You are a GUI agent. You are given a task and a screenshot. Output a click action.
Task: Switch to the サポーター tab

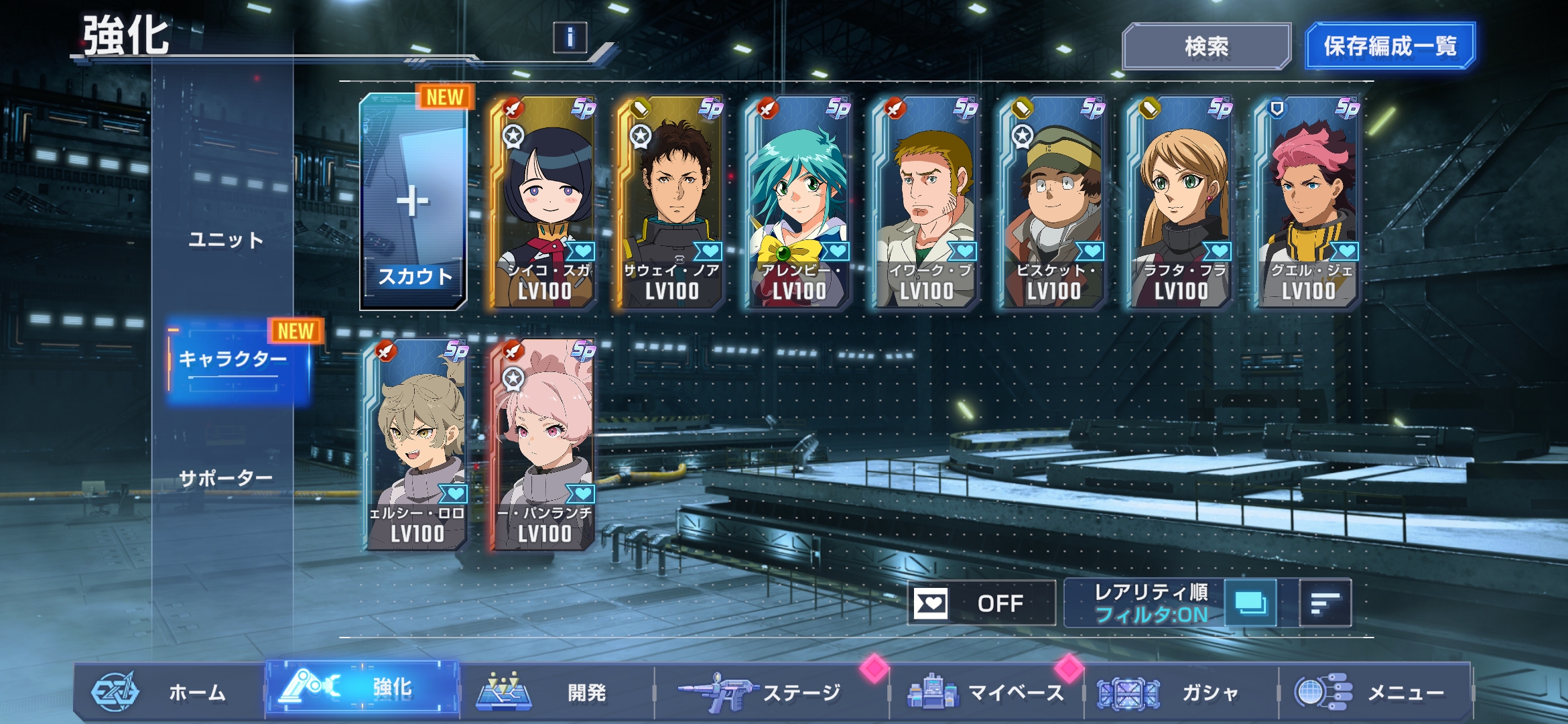point(226,478)
